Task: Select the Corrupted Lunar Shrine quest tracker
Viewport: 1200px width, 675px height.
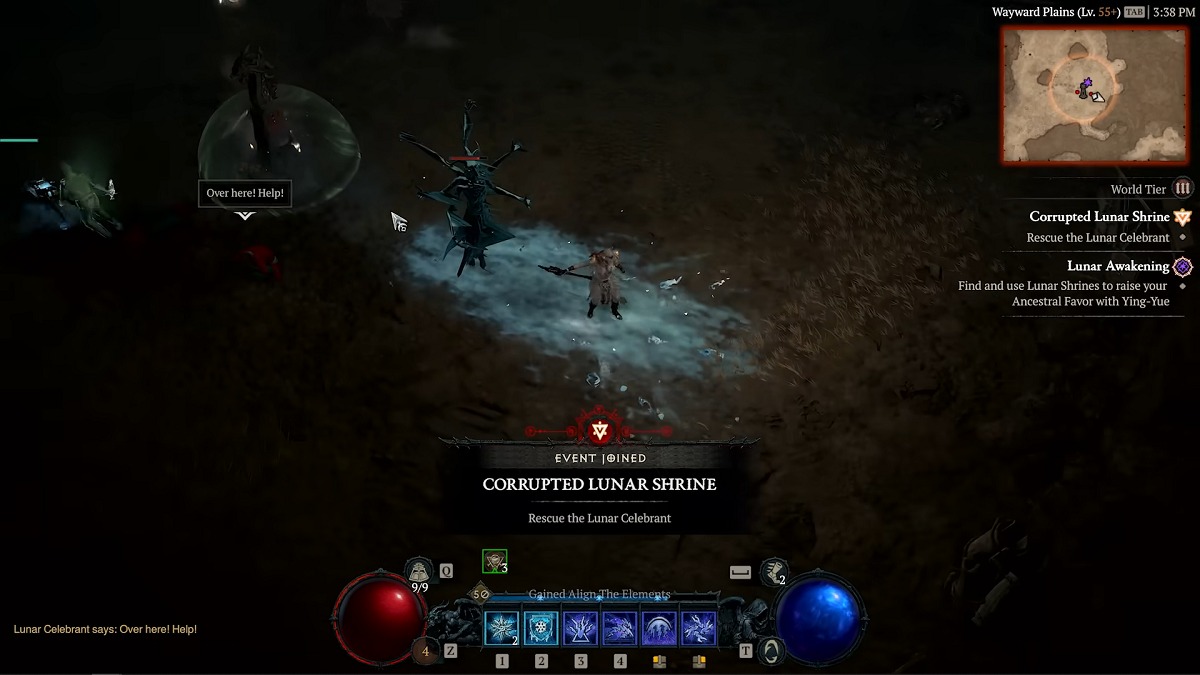Action: click(1099, 217)
